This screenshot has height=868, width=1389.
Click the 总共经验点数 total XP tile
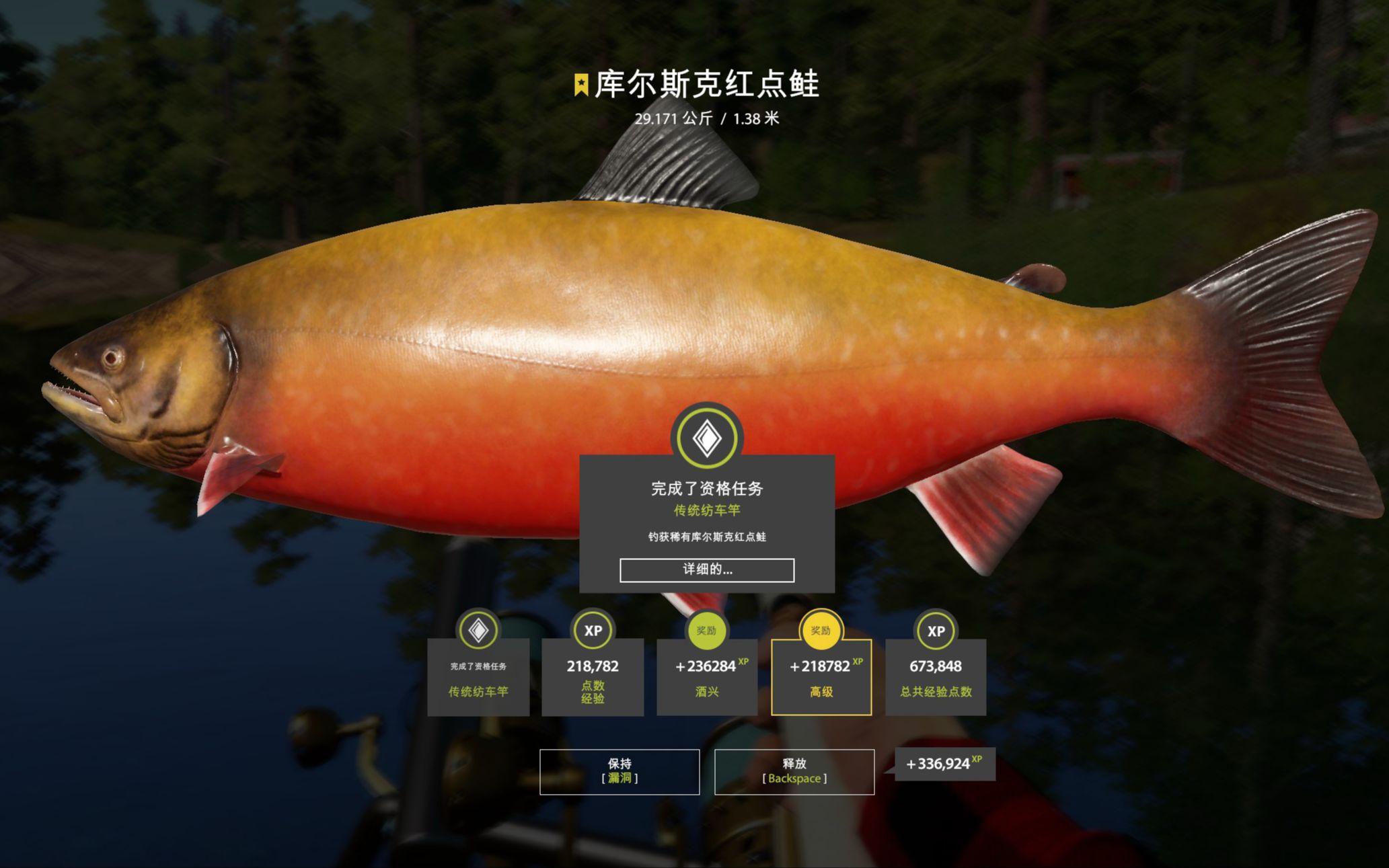point(936,676)
